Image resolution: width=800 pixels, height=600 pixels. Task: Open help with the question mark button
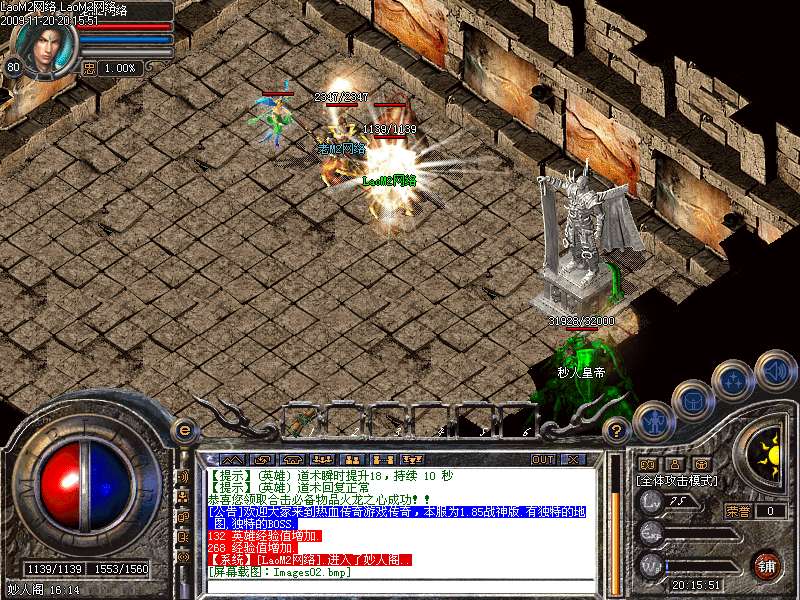pyautogui.click(x=618, y=432)
